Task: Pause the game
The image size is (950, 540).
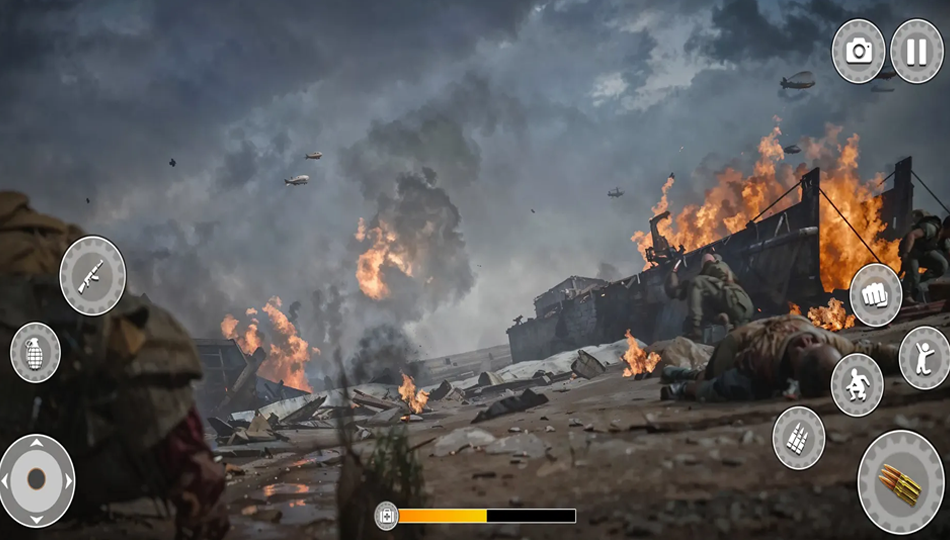Action: (x=916, y=51)
